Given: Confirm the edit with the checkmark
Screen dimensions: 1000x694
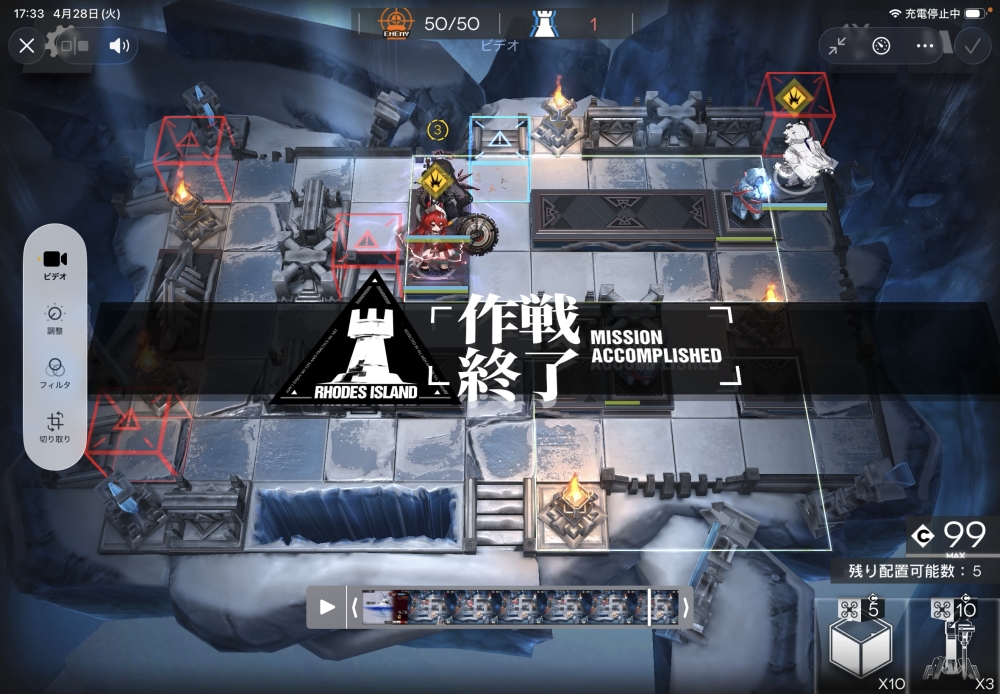Looking at the screenshot, I should coord(971,45).
